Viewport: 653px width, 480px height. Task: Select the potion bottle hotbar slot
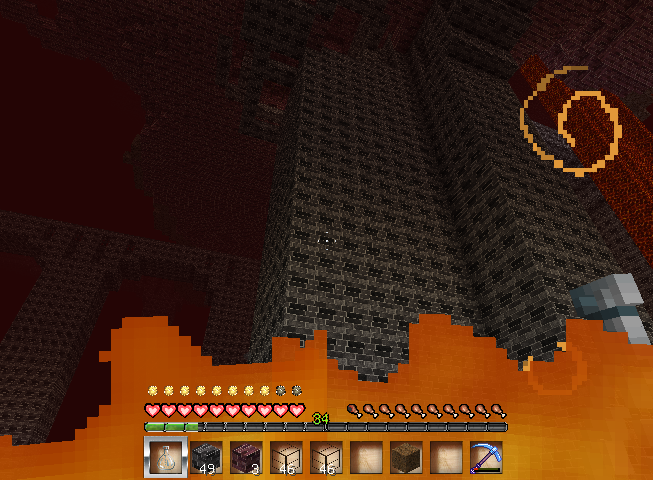165,457
